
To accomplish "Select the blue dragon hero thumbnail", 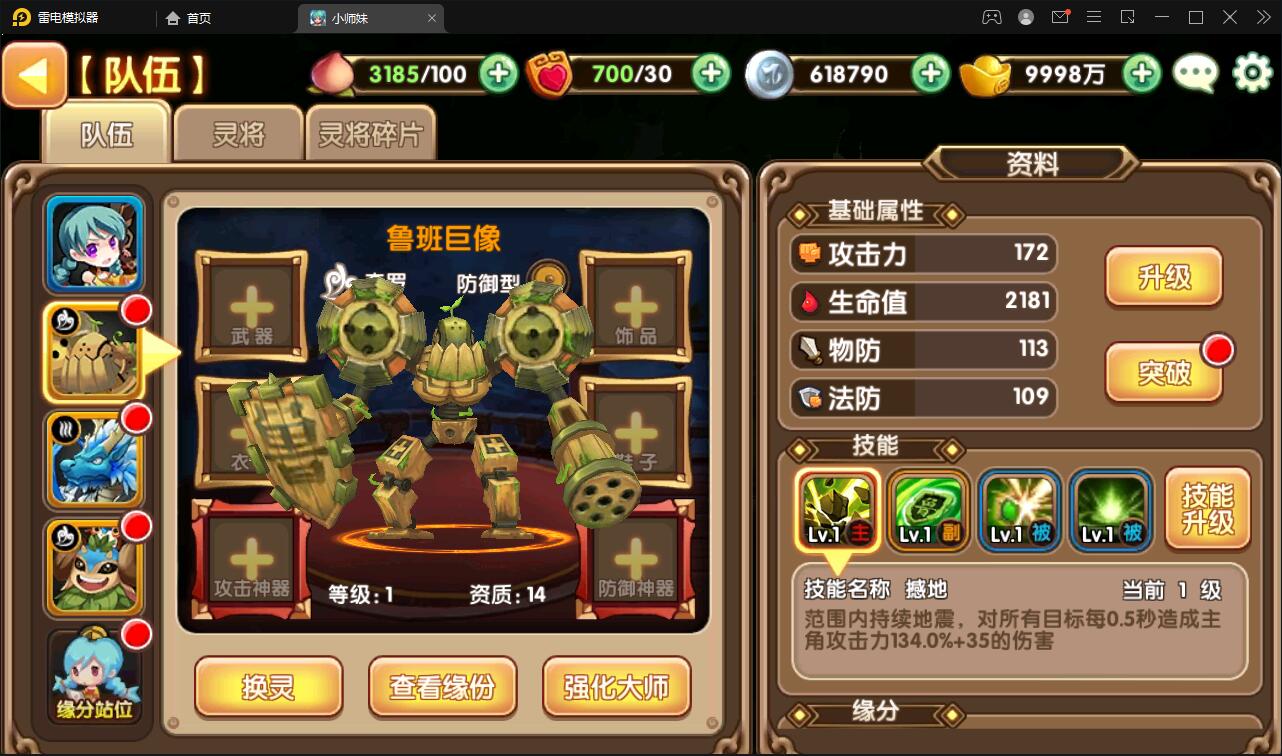I will tap(93, 458).
